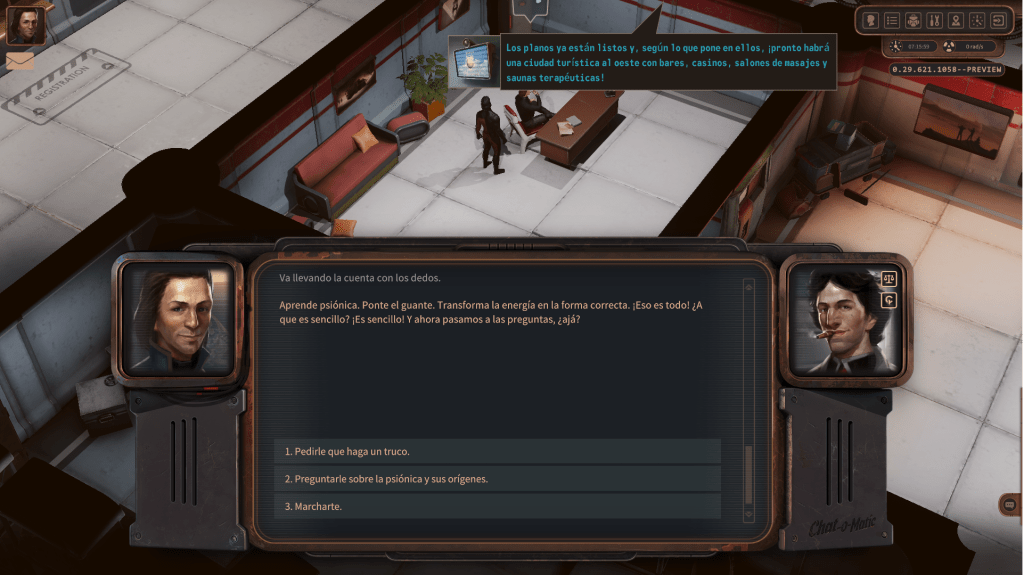
Task: Open the envelope message icon
Action: pyautogui.click(x=20, y=60)
